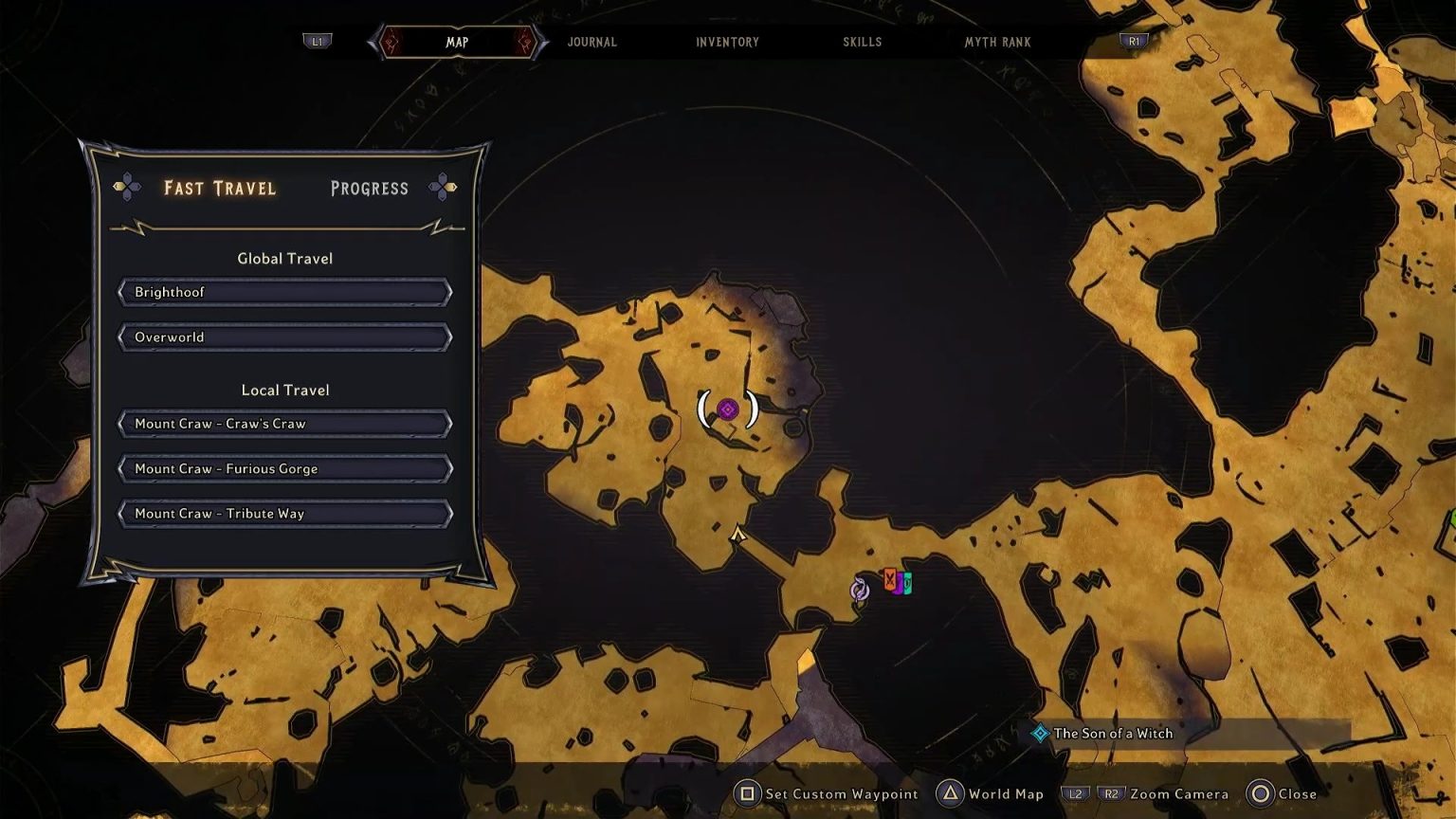Select the Fast Travel tab
The width and height of the screenshot is (1456, 819).
point(219,189)
